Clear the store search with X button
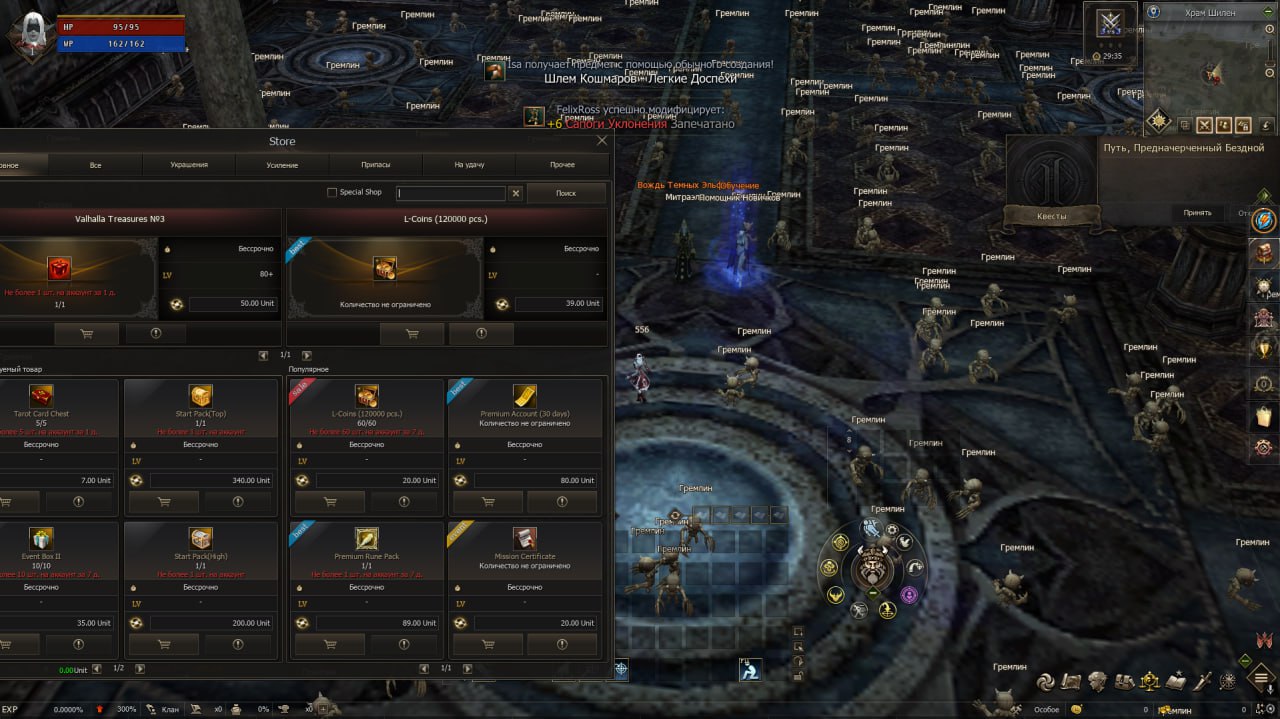This screenshot has width=1280, height=719. [516, 193]
